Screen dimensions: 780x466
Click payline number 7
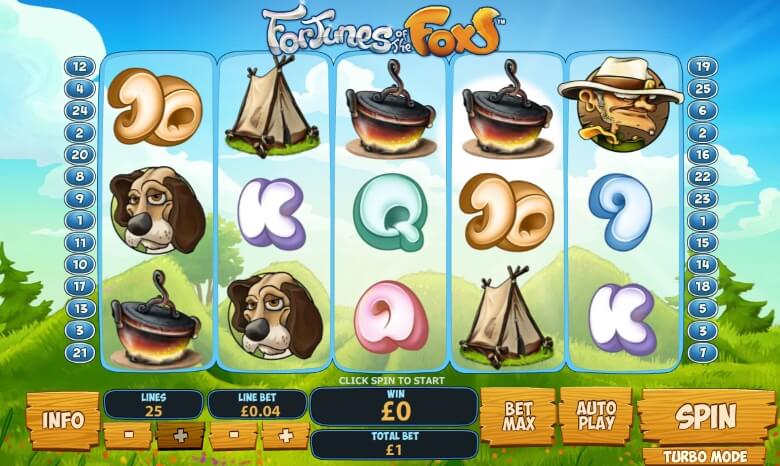(x=701, y=351)
